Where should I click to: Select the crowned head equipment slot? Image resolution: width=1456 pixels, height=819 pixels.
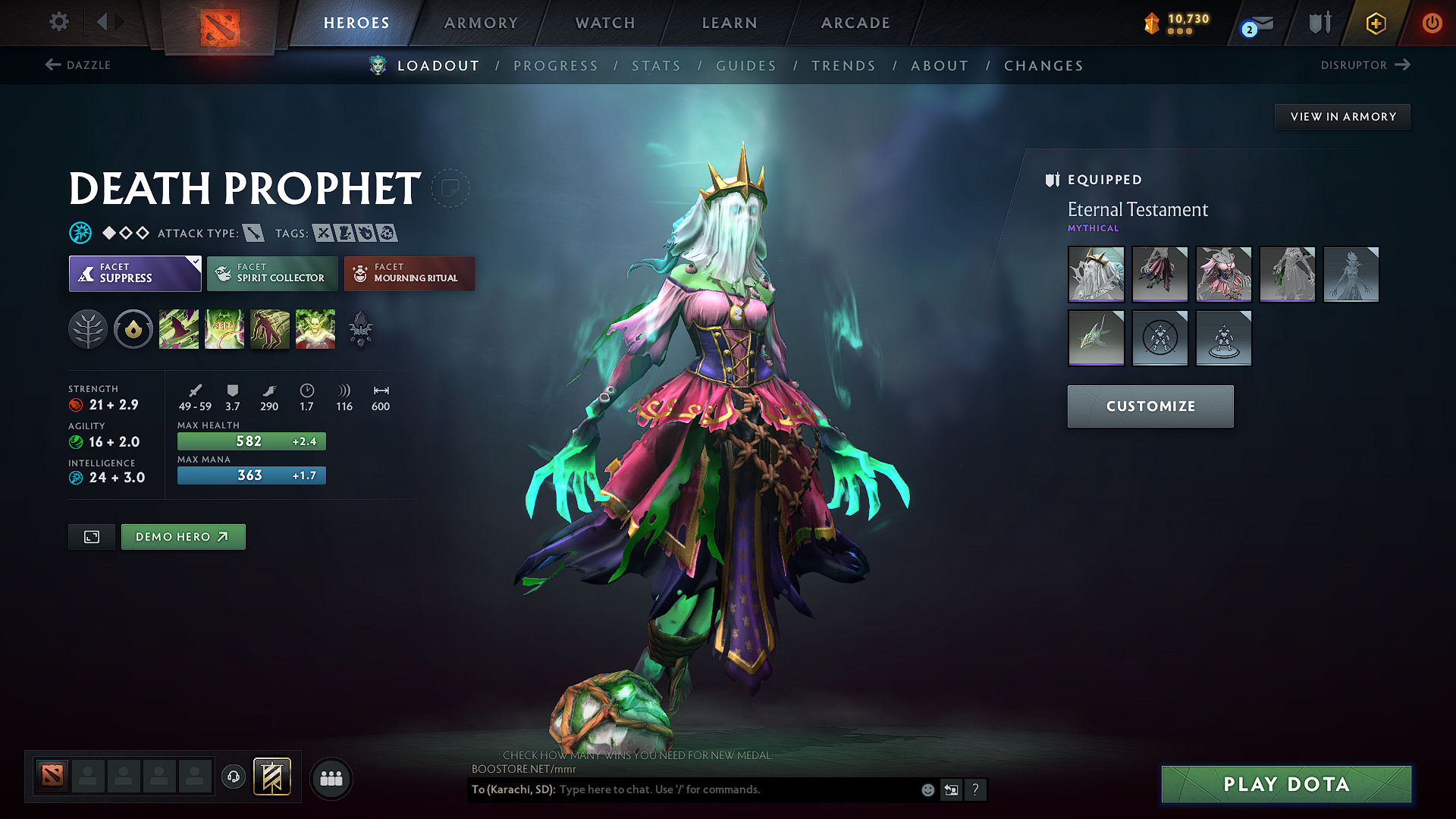click(1096, 274)
